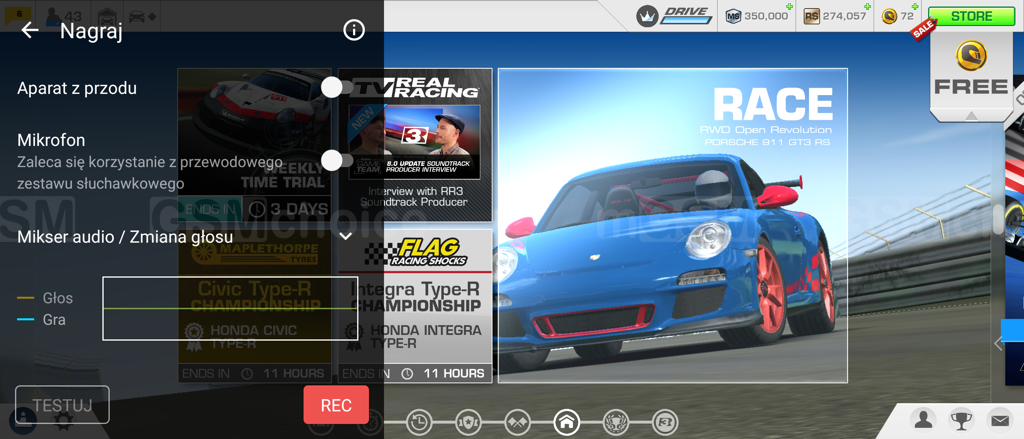Enable the Mikrofon switch
This screenshot has height=439, width=1024.
(x=335, y=161)
